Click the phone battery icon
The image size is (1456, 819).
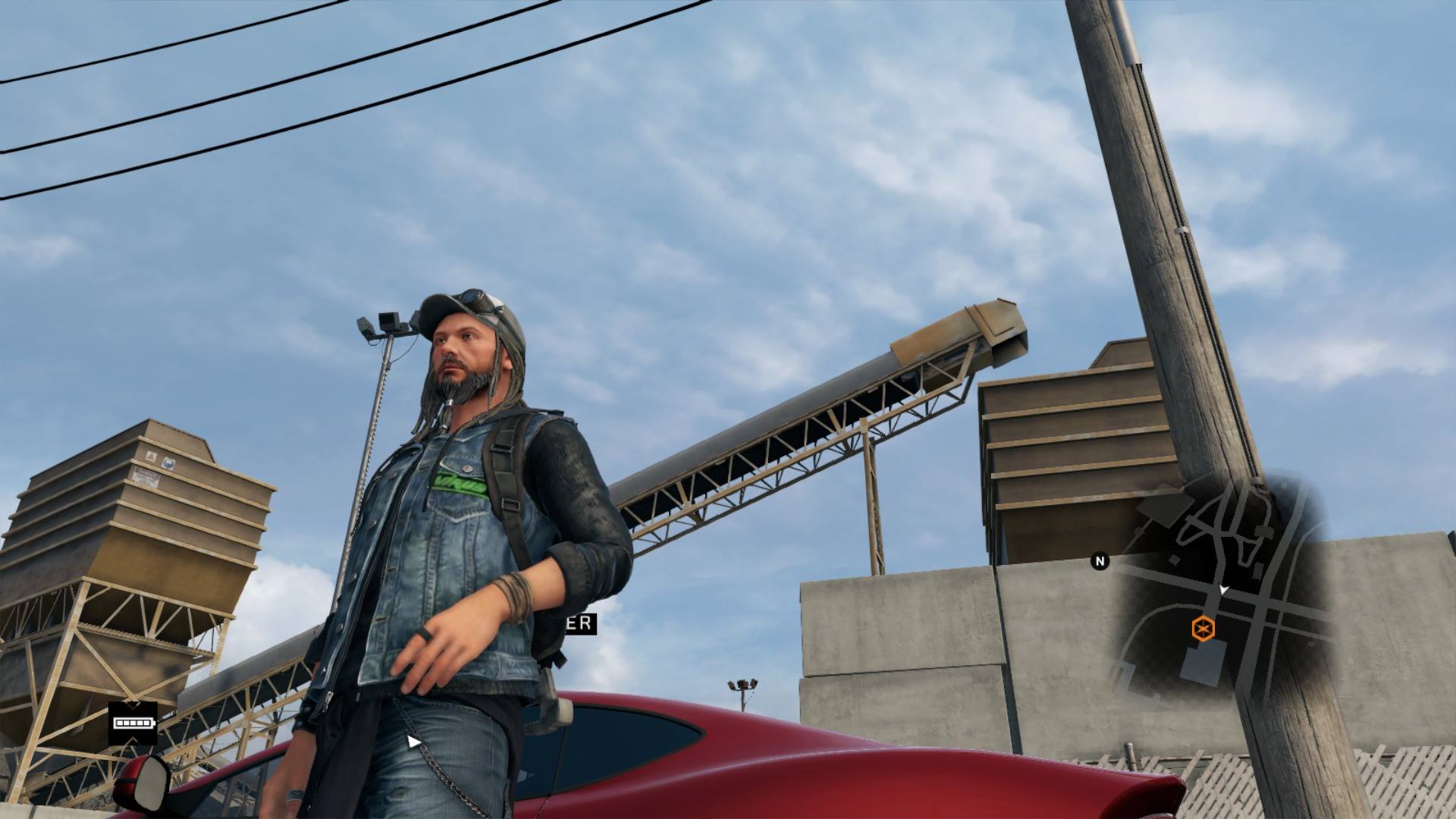point(133,723)
